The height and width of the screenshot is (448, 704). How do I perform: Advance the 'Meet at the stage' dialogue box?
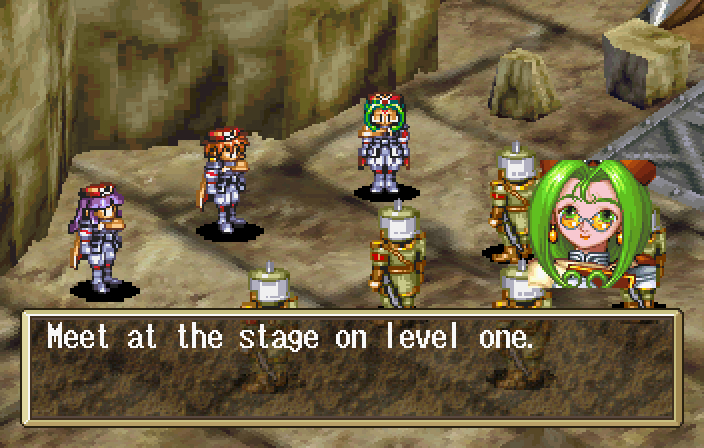click(352, 366)
